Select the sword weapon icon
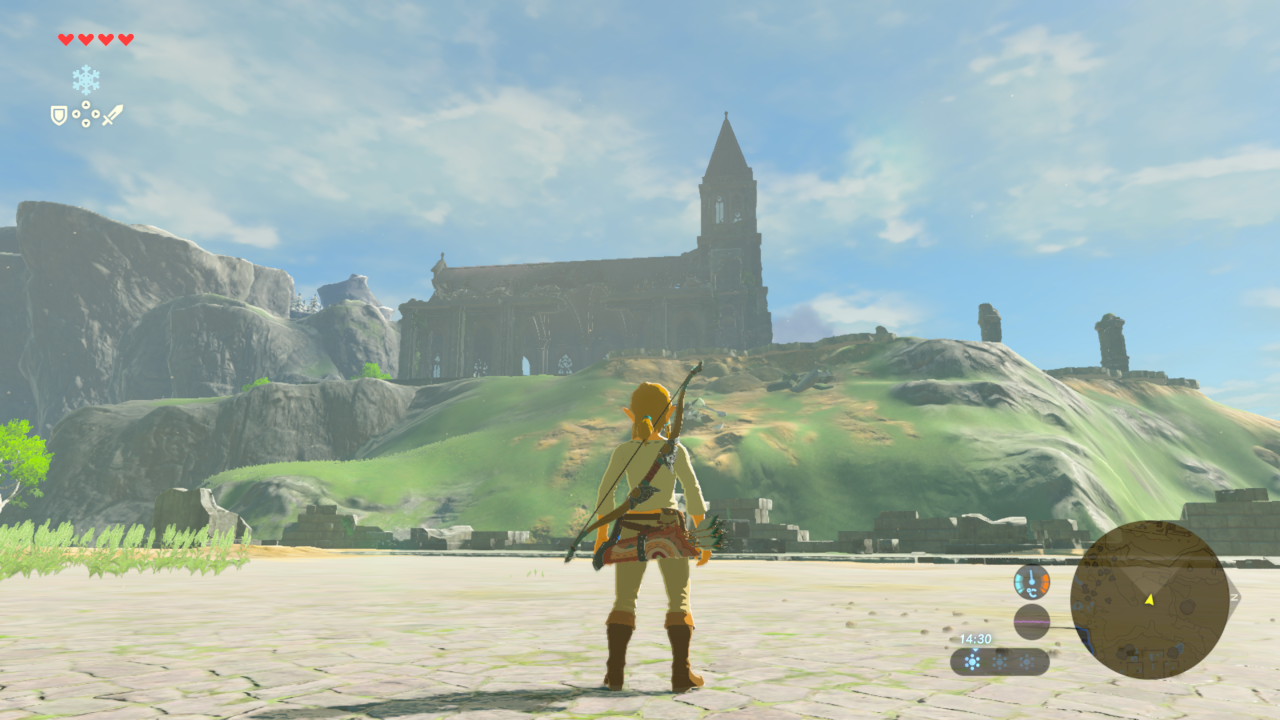The width and height of the screenshot is (1280, 720). tap(112, 115)
